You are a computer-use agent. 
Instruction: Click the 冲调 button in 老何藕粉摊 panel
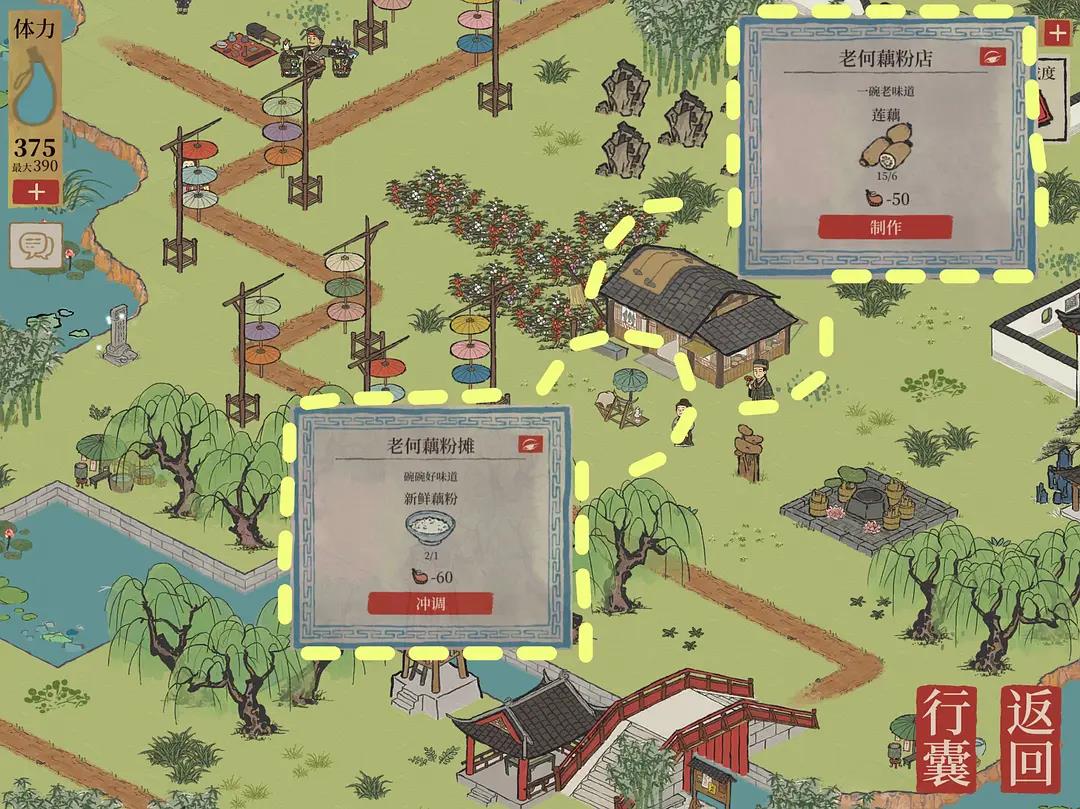click(430, 603)
